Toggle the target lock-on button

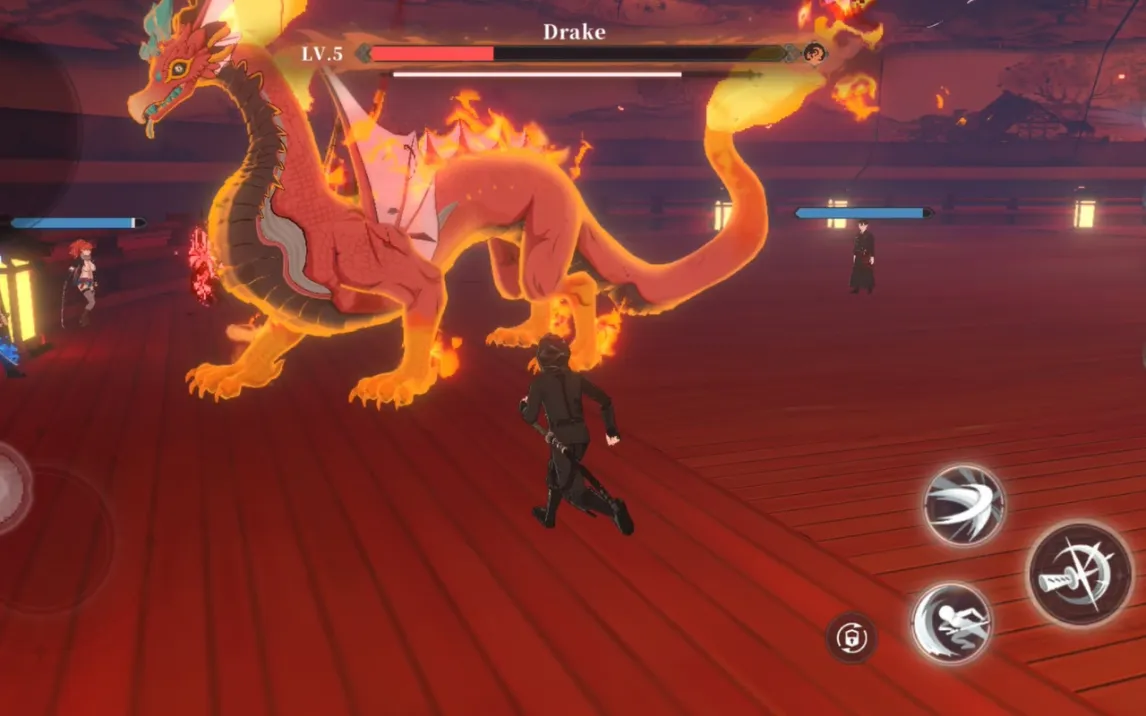pos(851,637)
